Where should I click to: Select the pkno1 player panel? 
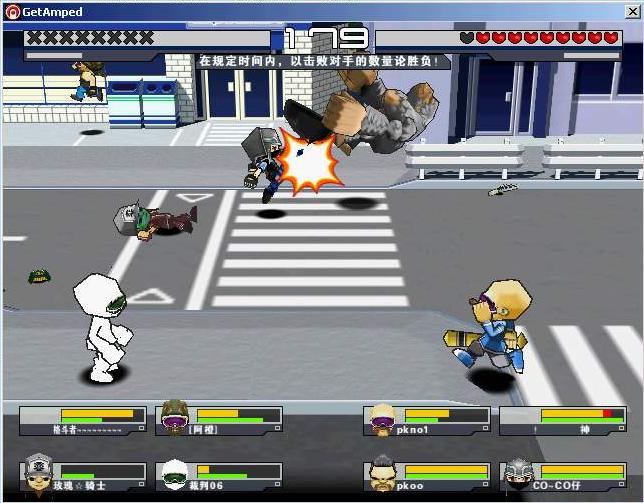pos(426,419)
